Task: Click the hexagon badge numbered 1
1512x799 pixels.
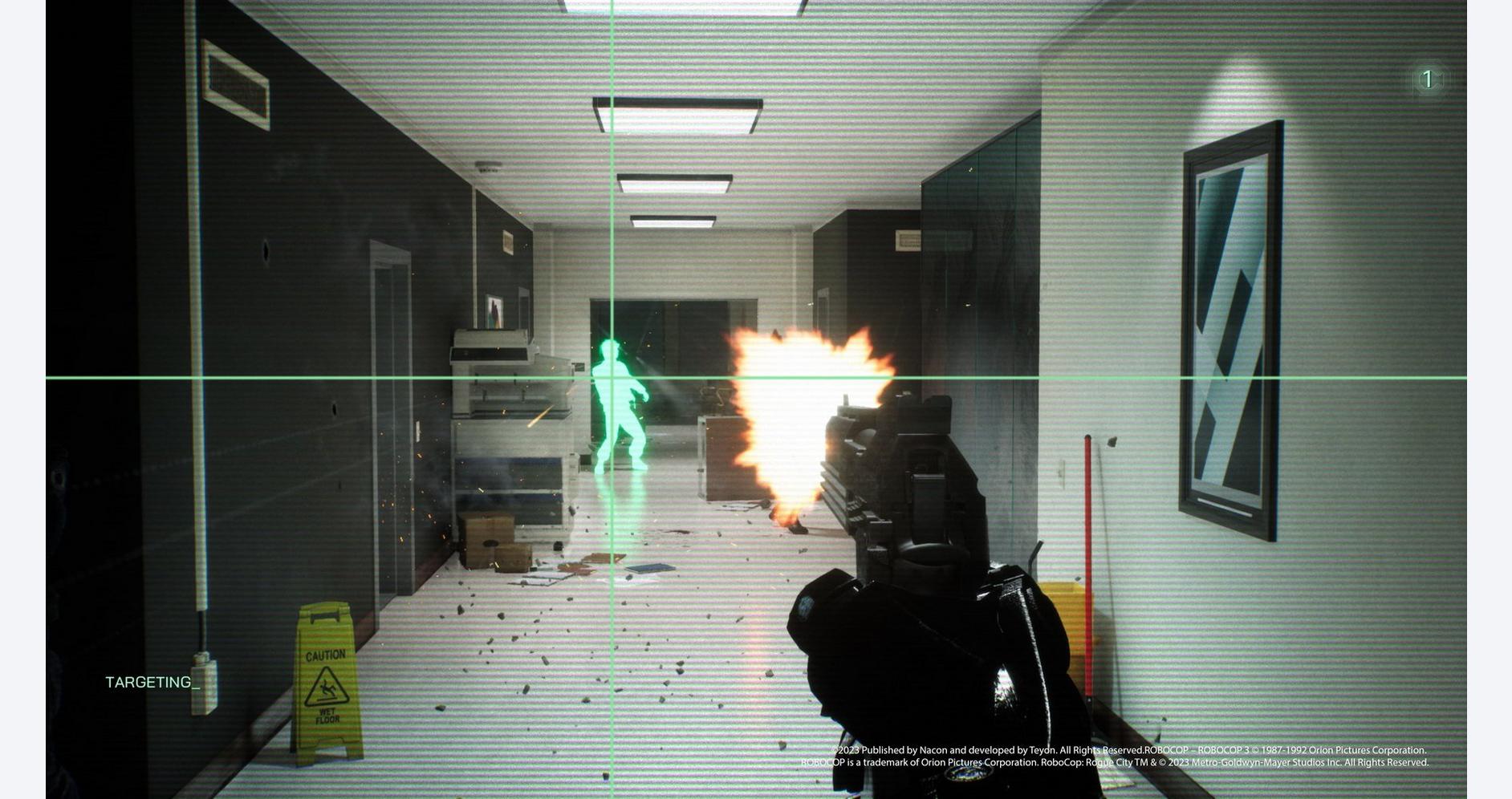Action: pos(1428,79)
